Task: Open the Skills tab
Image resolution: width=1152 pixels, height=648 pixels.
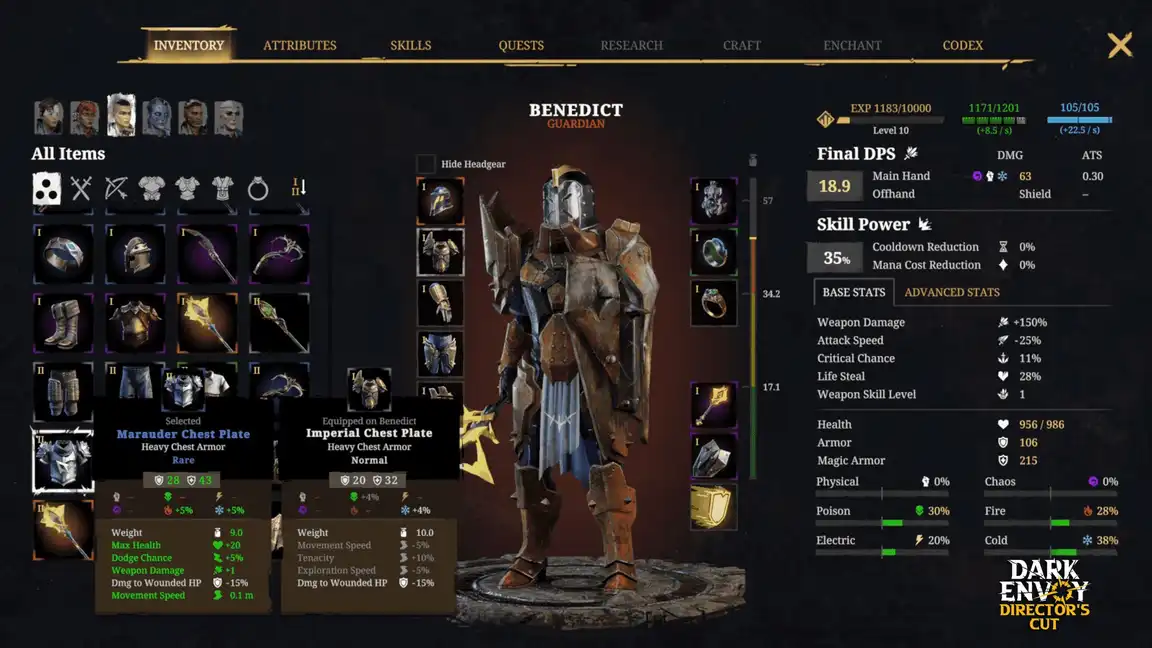Action: pos(410,45)
